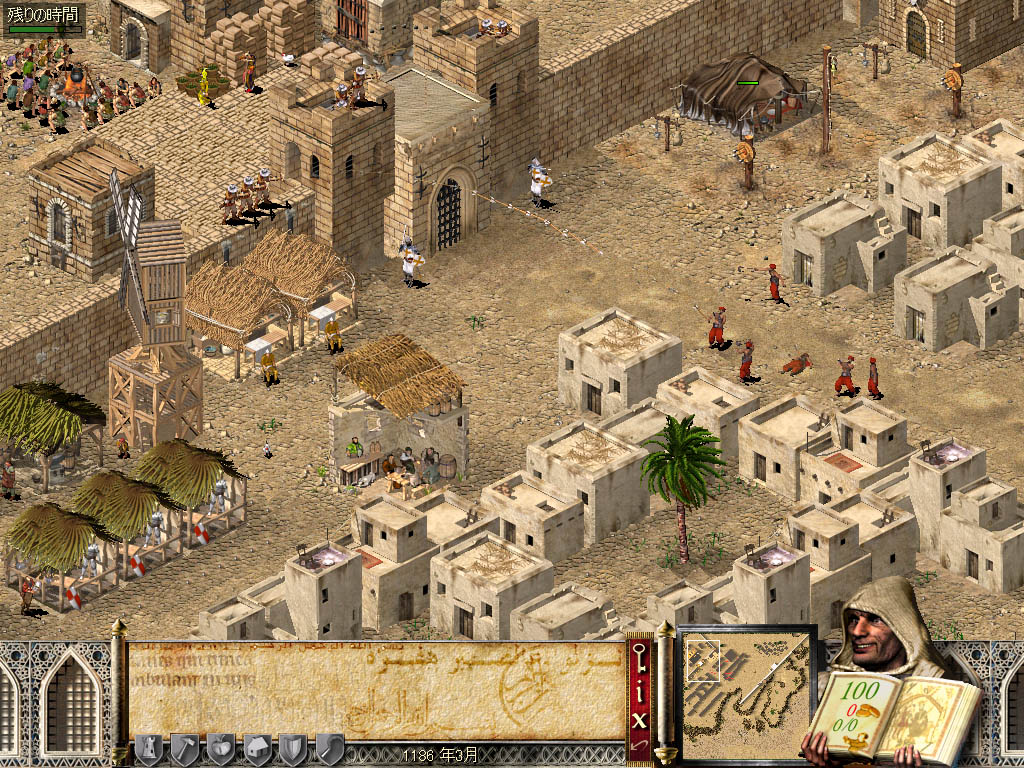Switch to the industry hammer tab

pyautogui.click(x=183, y=747)
